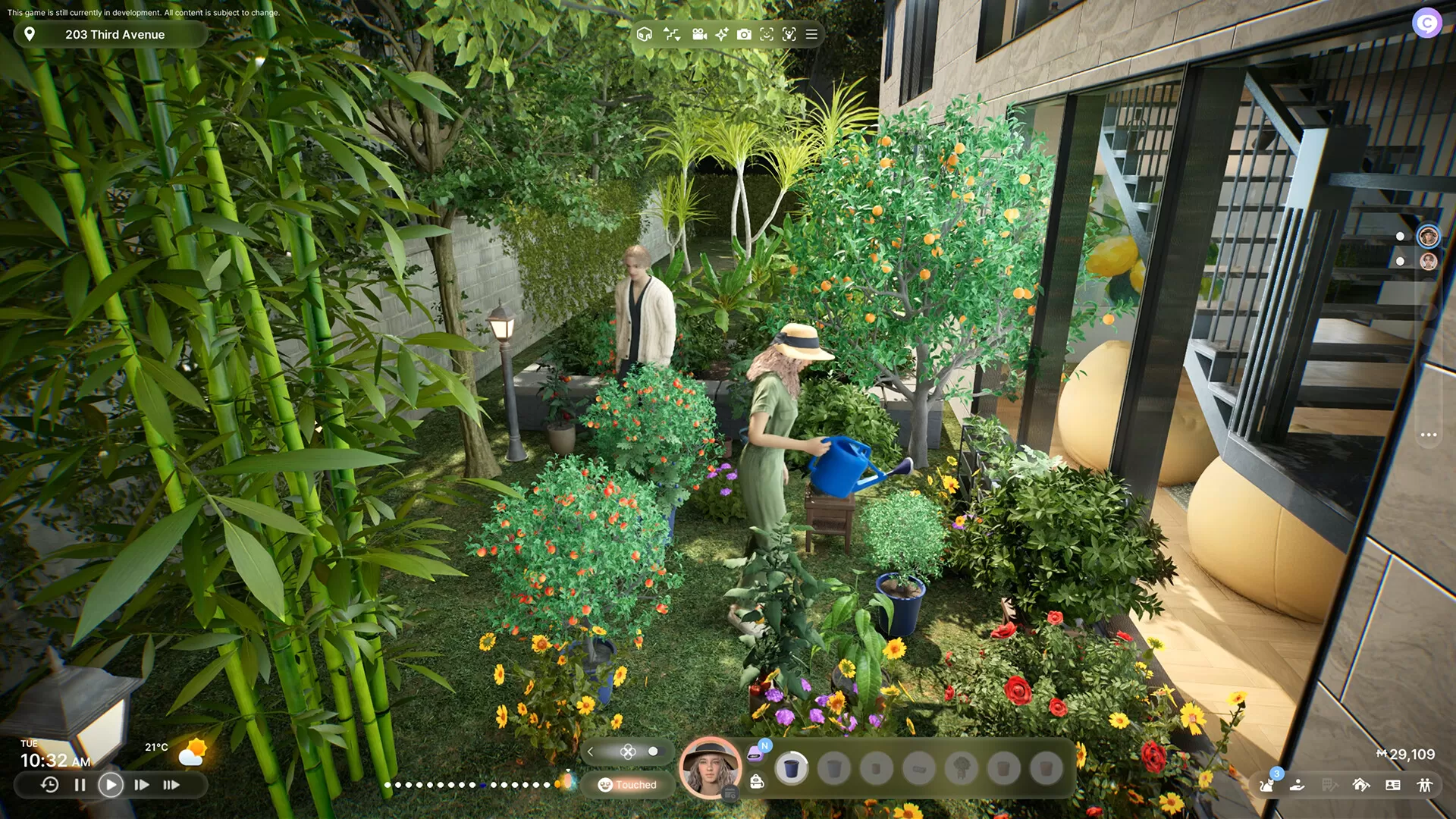Open the hamburger menu at top right
Viewport: 1456px width, 819px height.
tap(811, 34)
